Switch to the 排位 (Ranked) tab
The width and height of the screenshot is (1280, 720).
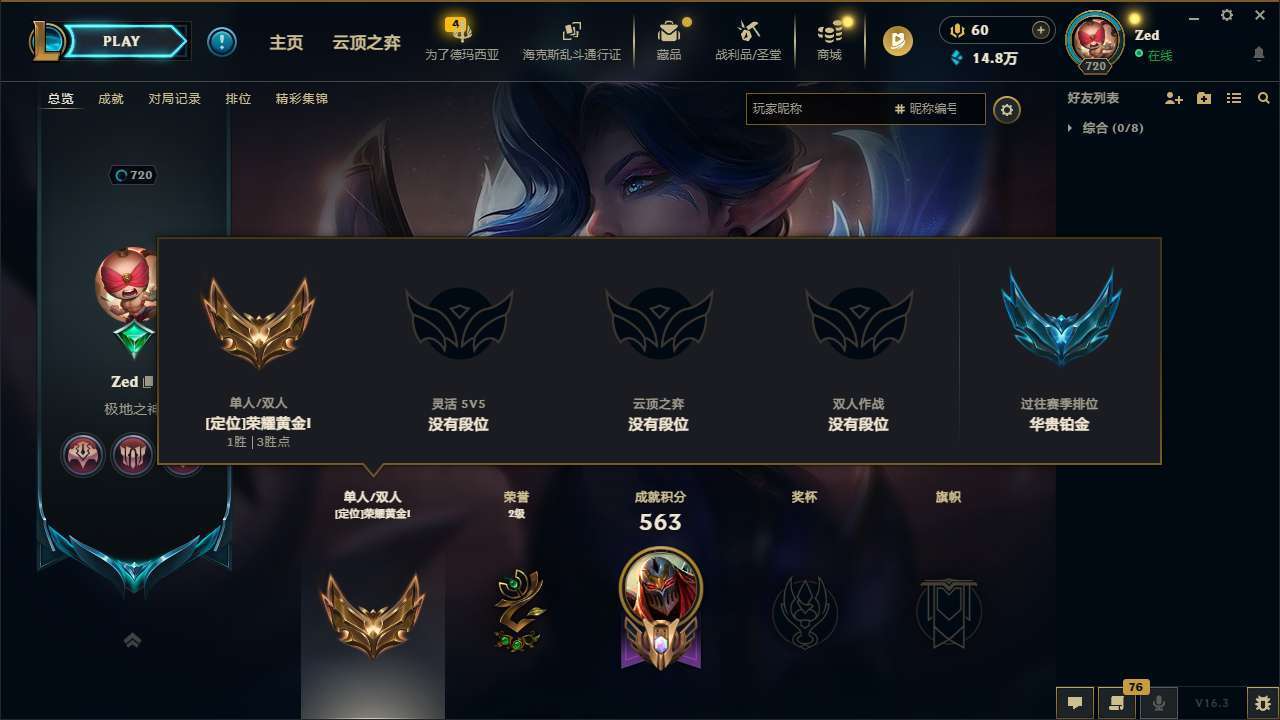[238, 99]
